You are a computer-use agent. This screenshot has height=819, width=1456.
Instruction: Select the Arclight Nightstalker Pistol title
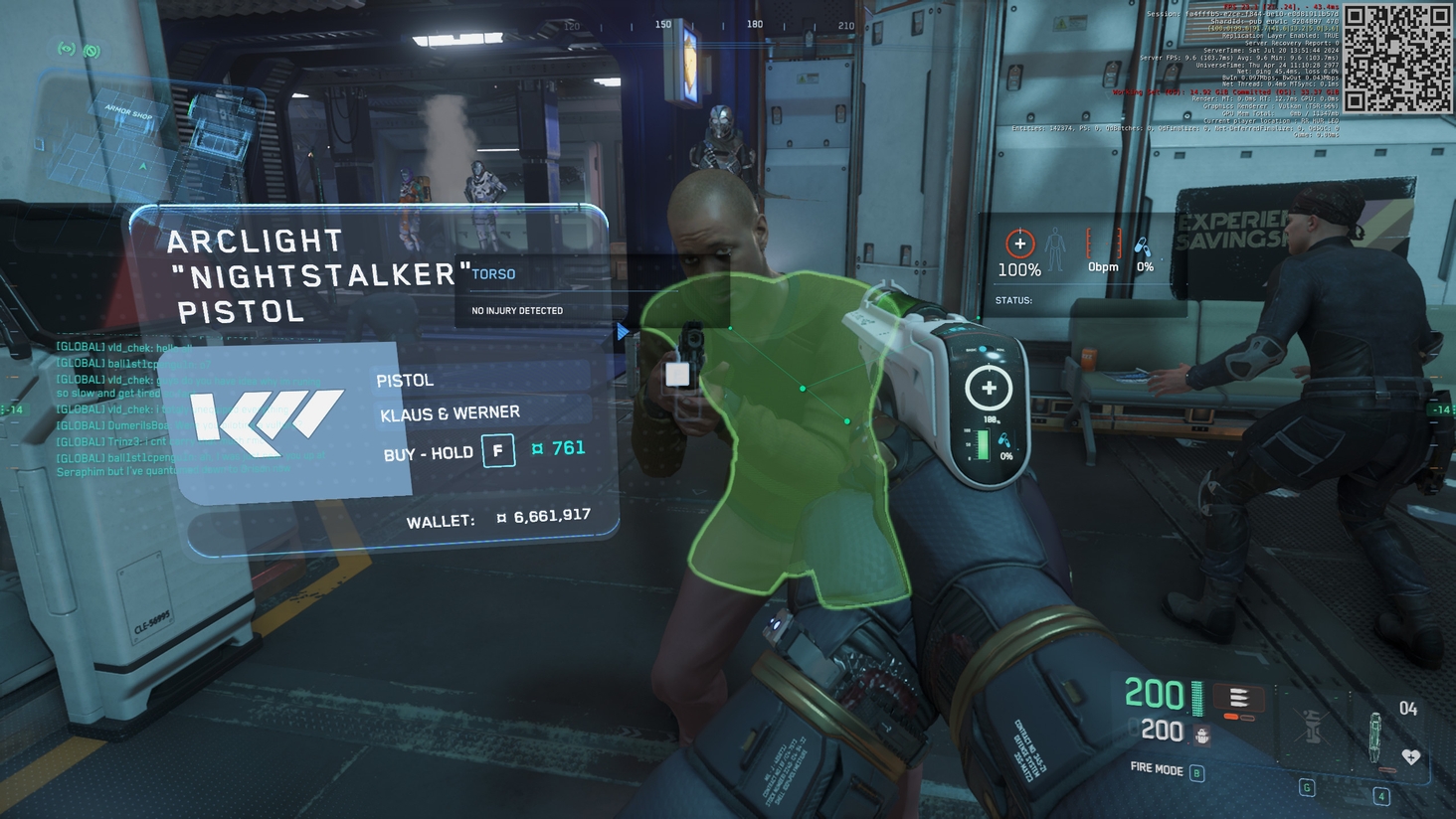click(x=308, y=275)
